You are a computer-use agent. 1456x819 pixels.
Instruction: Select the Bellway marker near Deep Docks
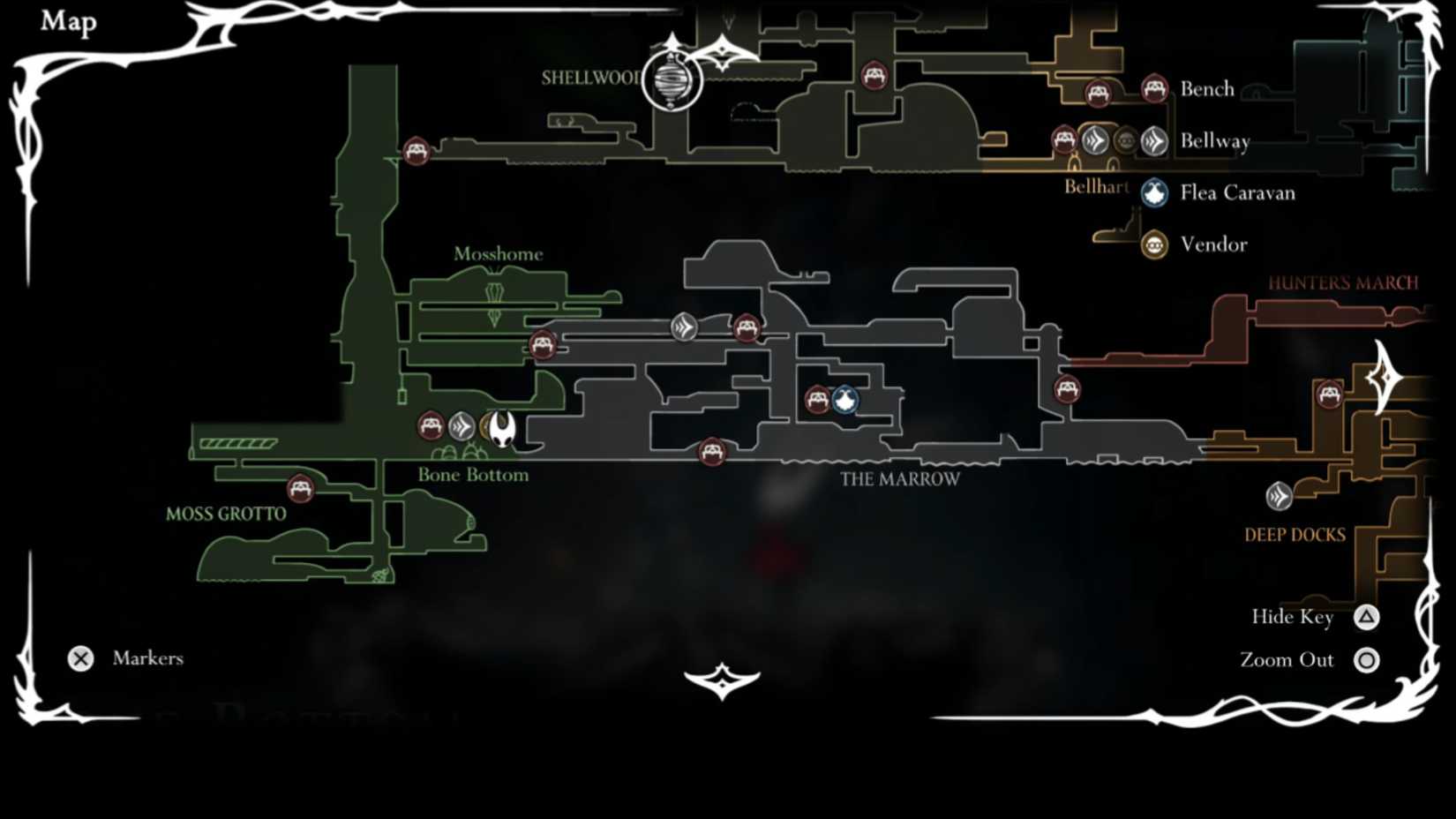point(1279,497)
